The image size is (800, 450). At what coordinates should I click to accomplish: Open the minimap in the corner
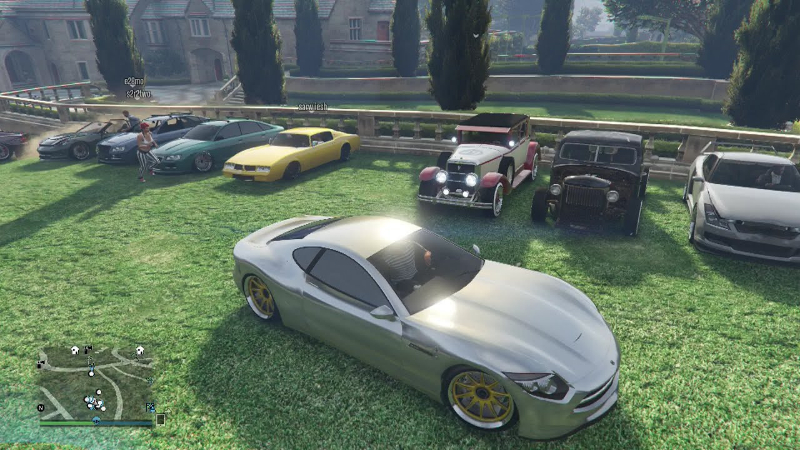pyautogui.click(x=96, y=383)
